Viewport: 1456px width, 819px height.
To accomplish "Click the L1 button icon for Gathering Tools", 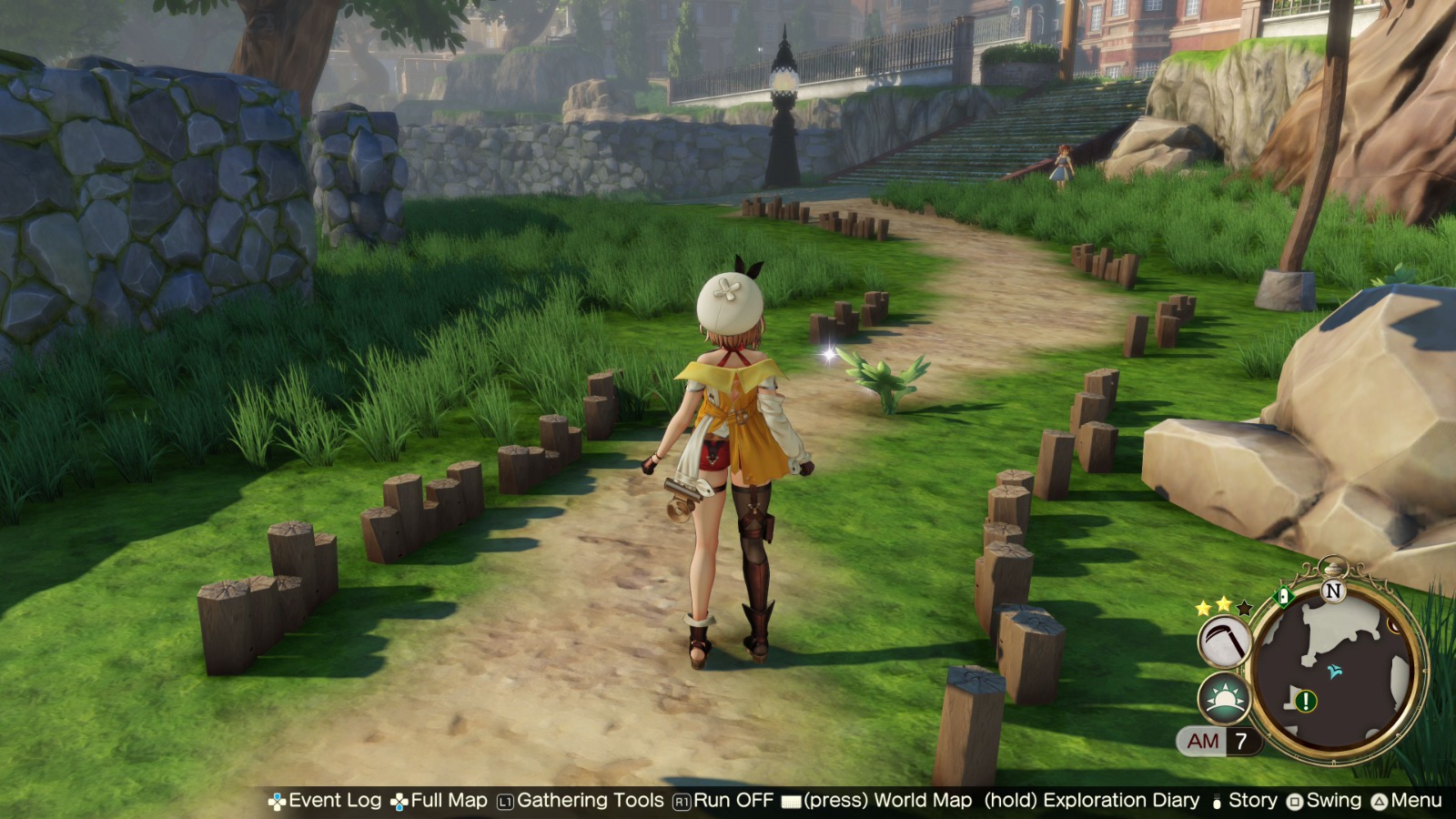I will [x=506, y=801].
